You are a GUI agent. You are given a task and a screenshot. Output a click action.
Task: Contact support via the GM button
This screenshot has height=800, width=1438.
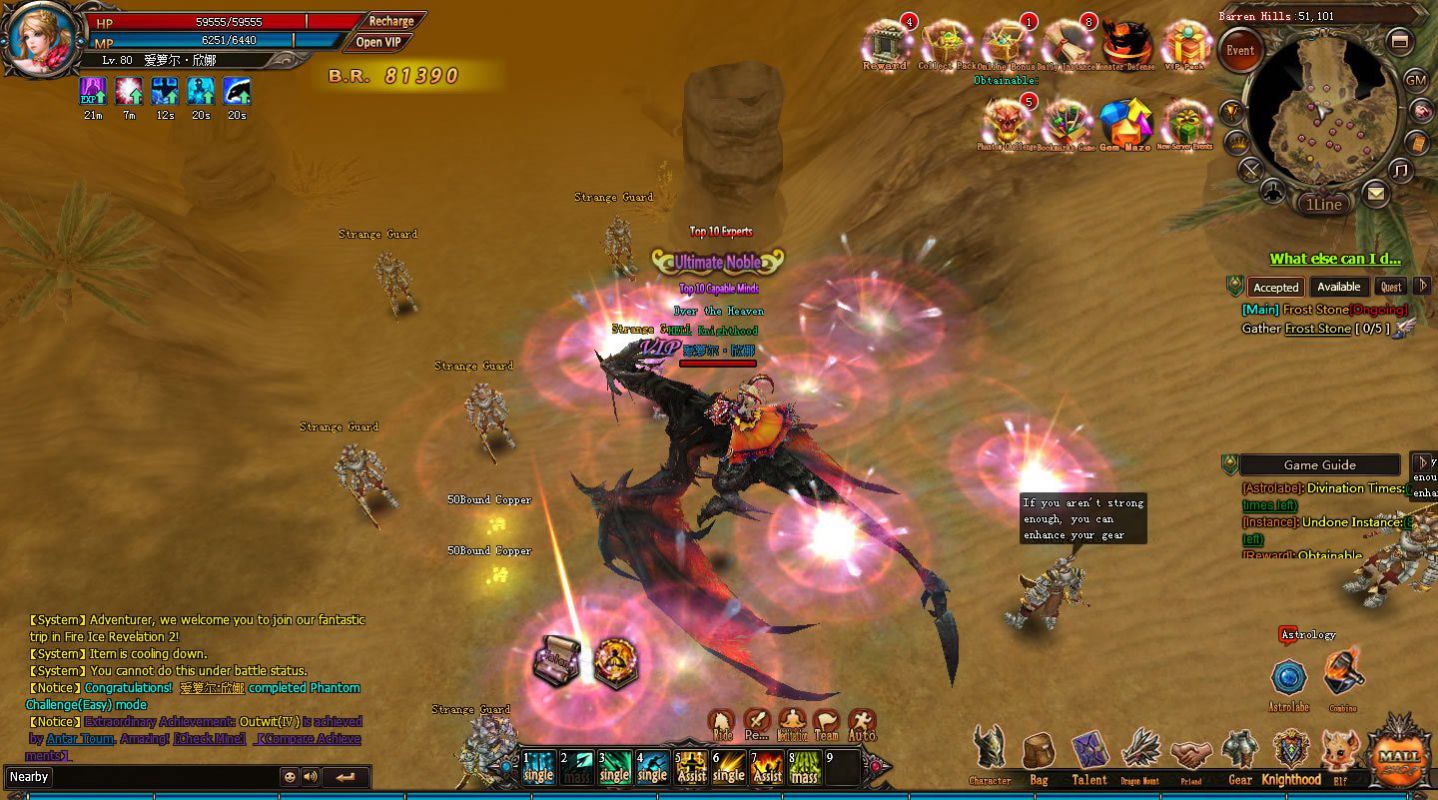(1416, 79)
